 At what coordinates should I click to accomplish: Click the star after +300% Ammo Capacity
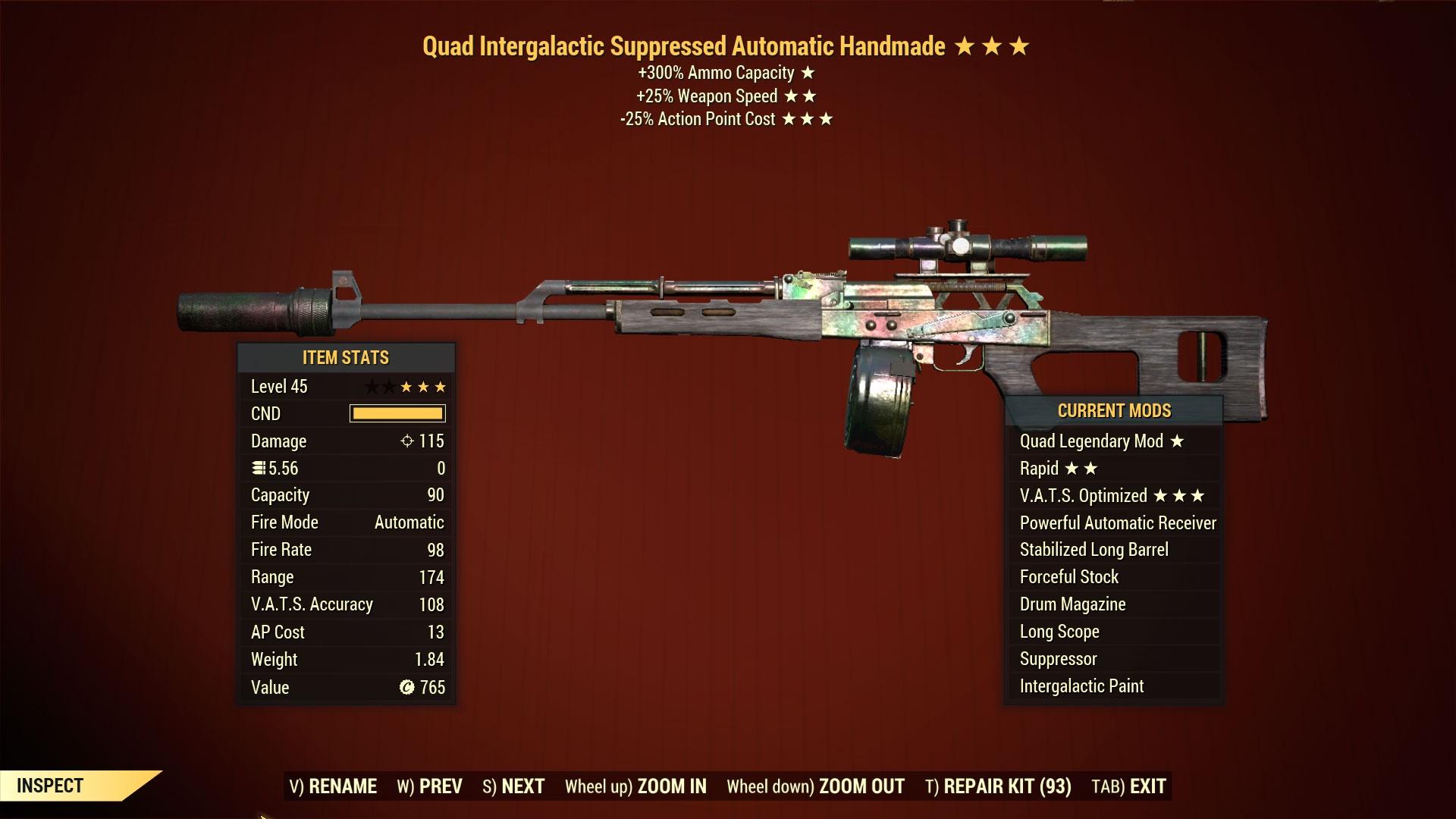pyautogui.click(x=806, y=74)
